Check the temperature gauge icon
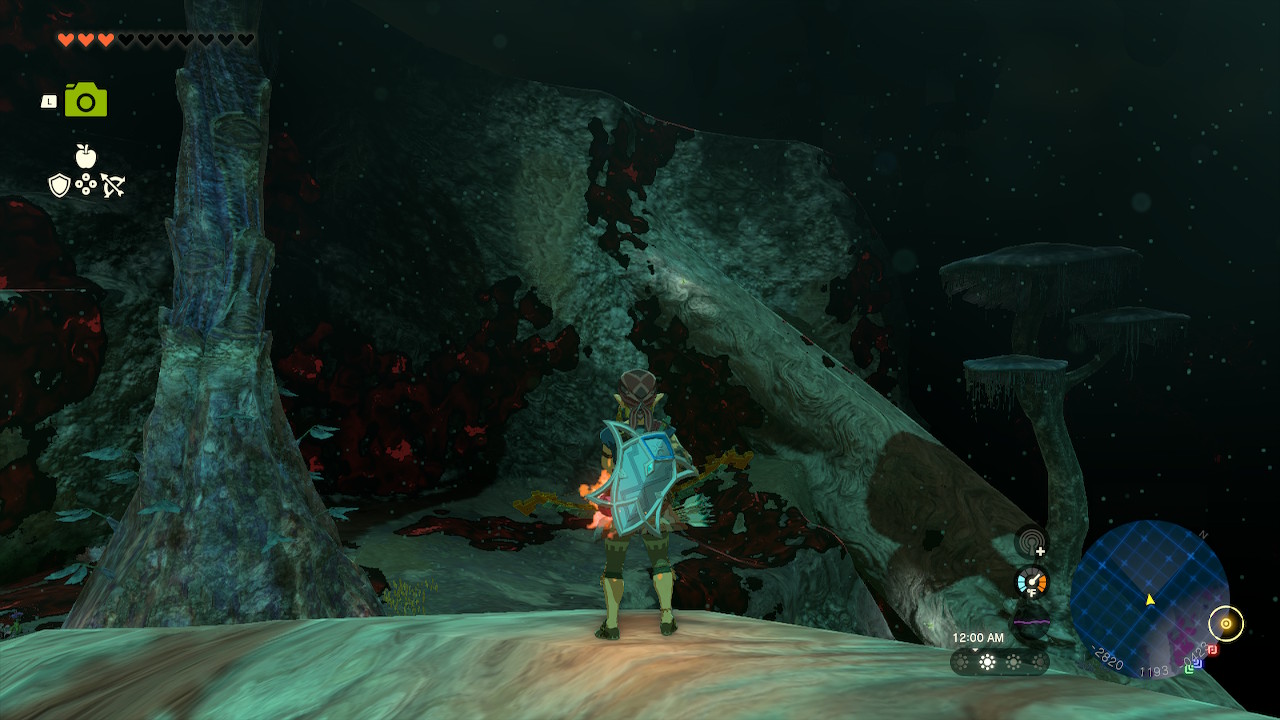Screen dimensions: 1280x720 click(1031, 581)
